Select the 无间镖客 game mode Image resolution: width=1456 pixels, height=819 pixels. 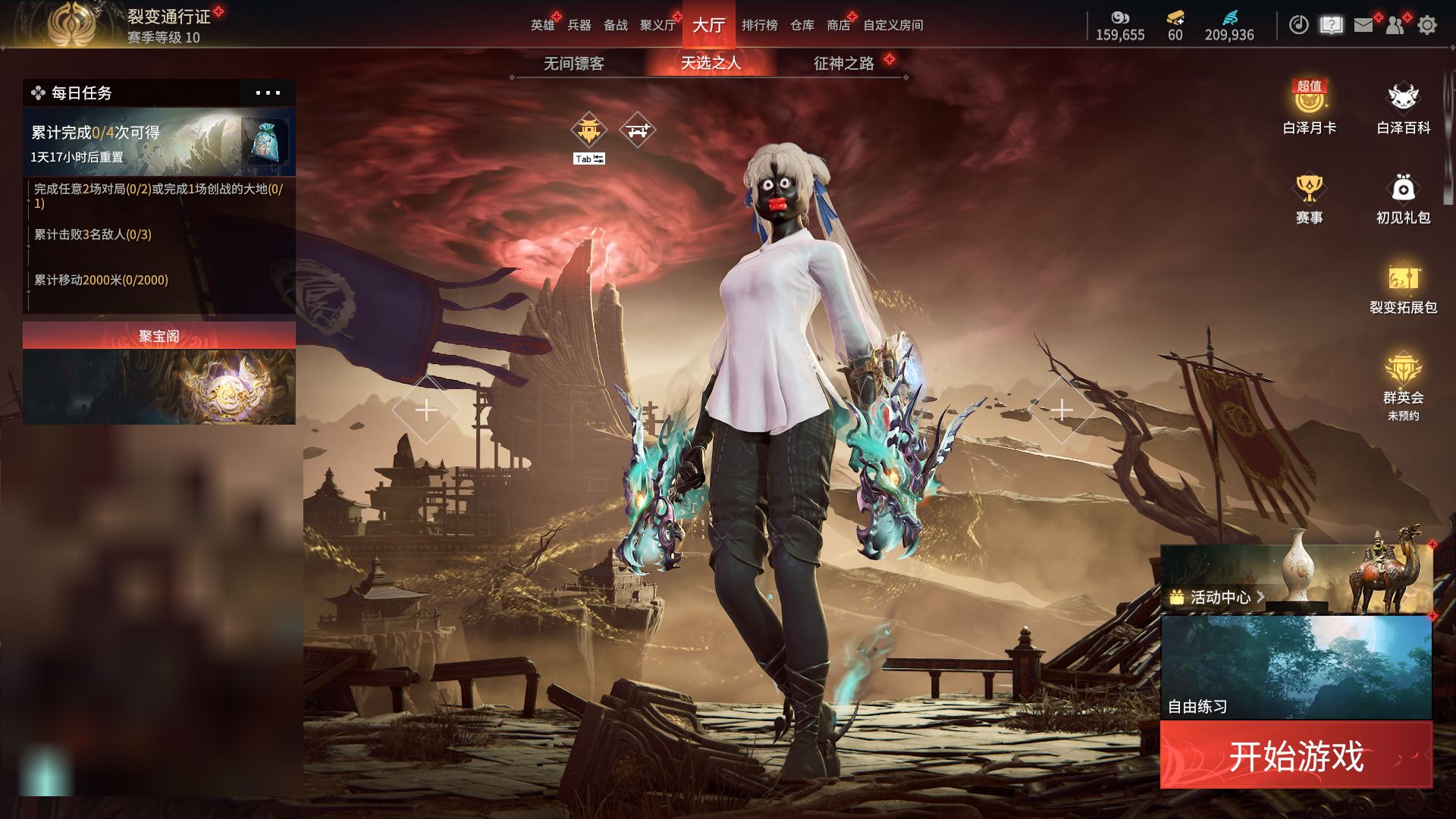click(574, 63)
